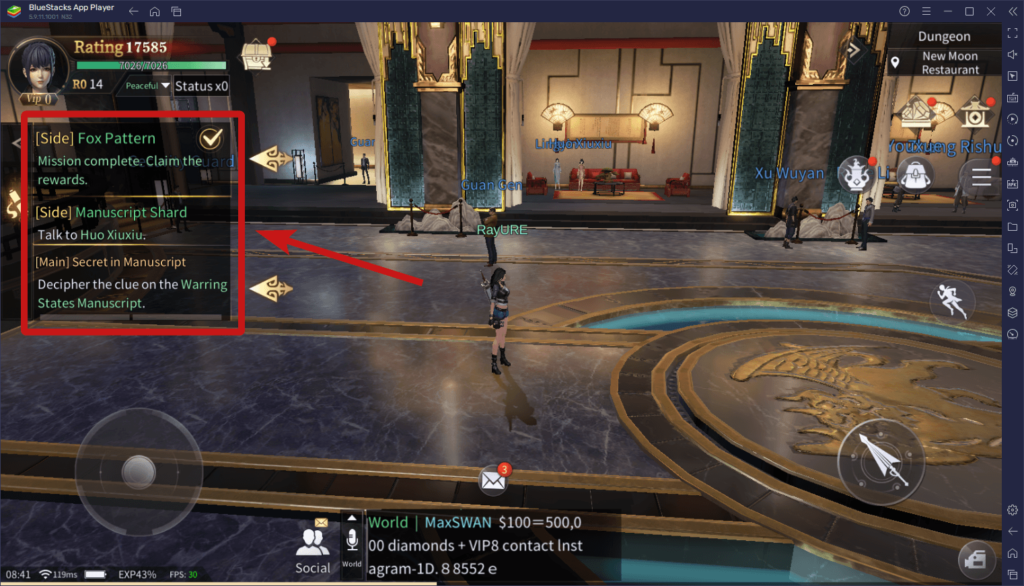This screenshot has height=586, width=1024.
Task: Close the BlueStacks App Player window
Action: coord(991,11)
